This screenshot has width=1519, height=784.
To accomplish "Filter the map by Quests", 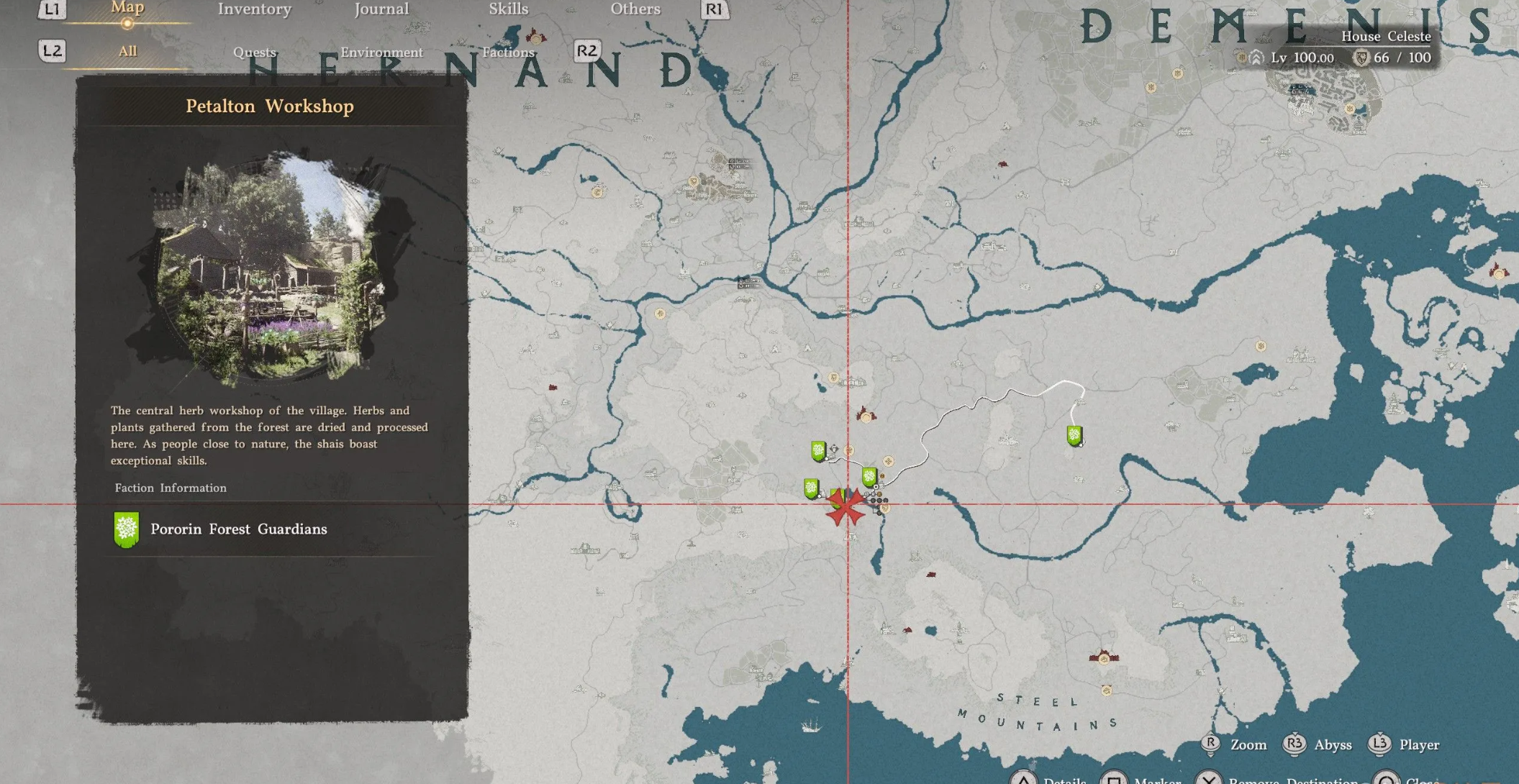I will [x=254, y=52].
